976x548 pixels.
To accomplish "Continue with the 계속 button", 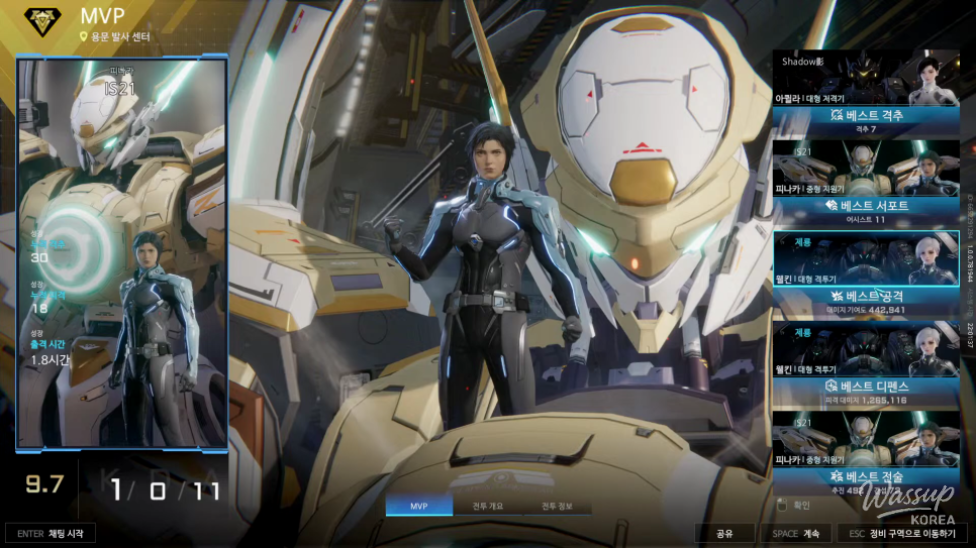I will (x=796, y=534).
